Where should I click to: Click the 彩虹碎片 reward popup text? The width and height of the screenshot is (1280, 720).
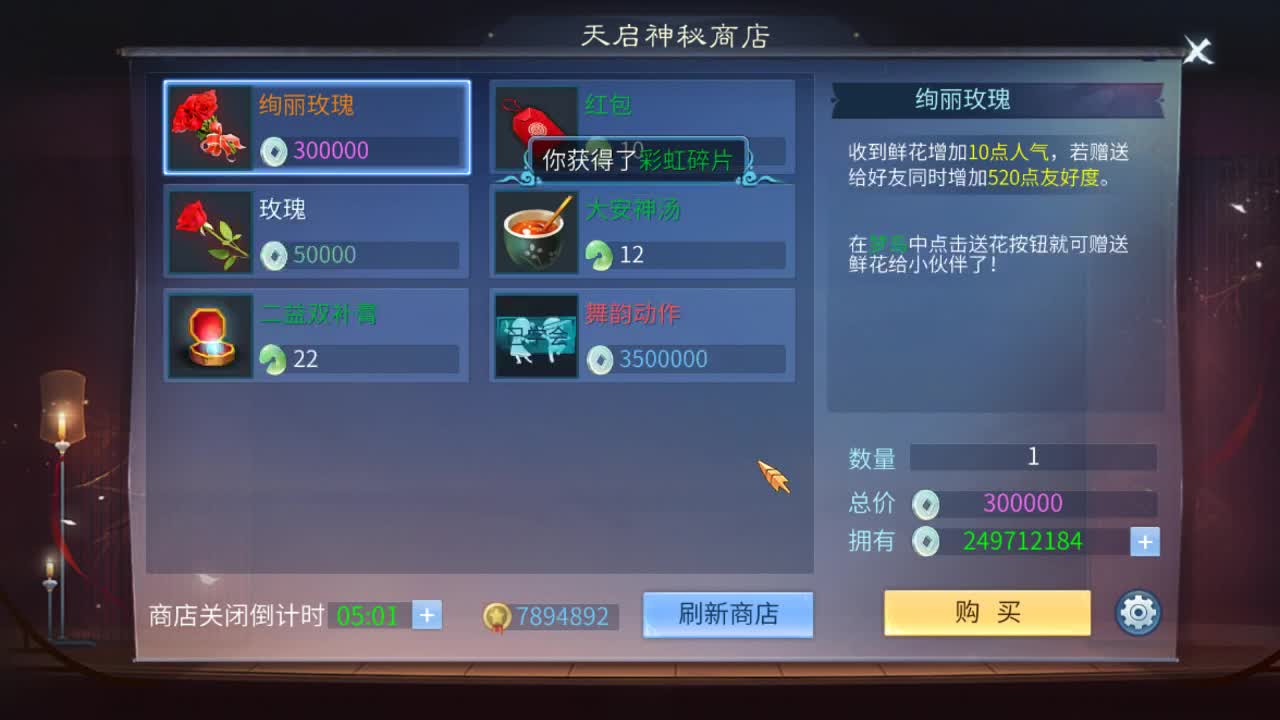coord(685,158)
